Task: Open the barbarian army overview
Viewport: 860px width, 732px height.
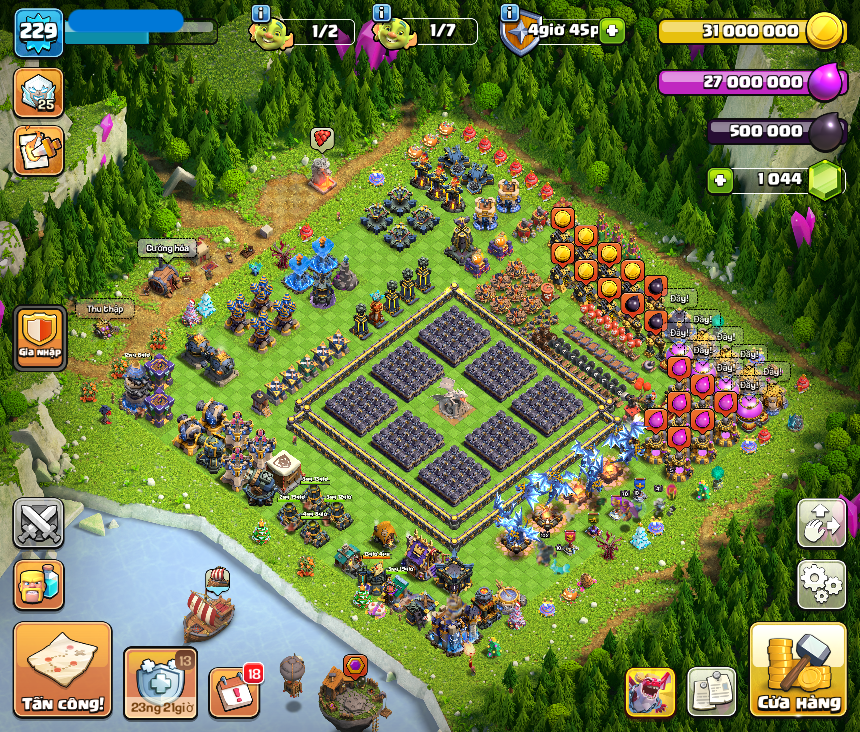Action: (x=38, y=584)
